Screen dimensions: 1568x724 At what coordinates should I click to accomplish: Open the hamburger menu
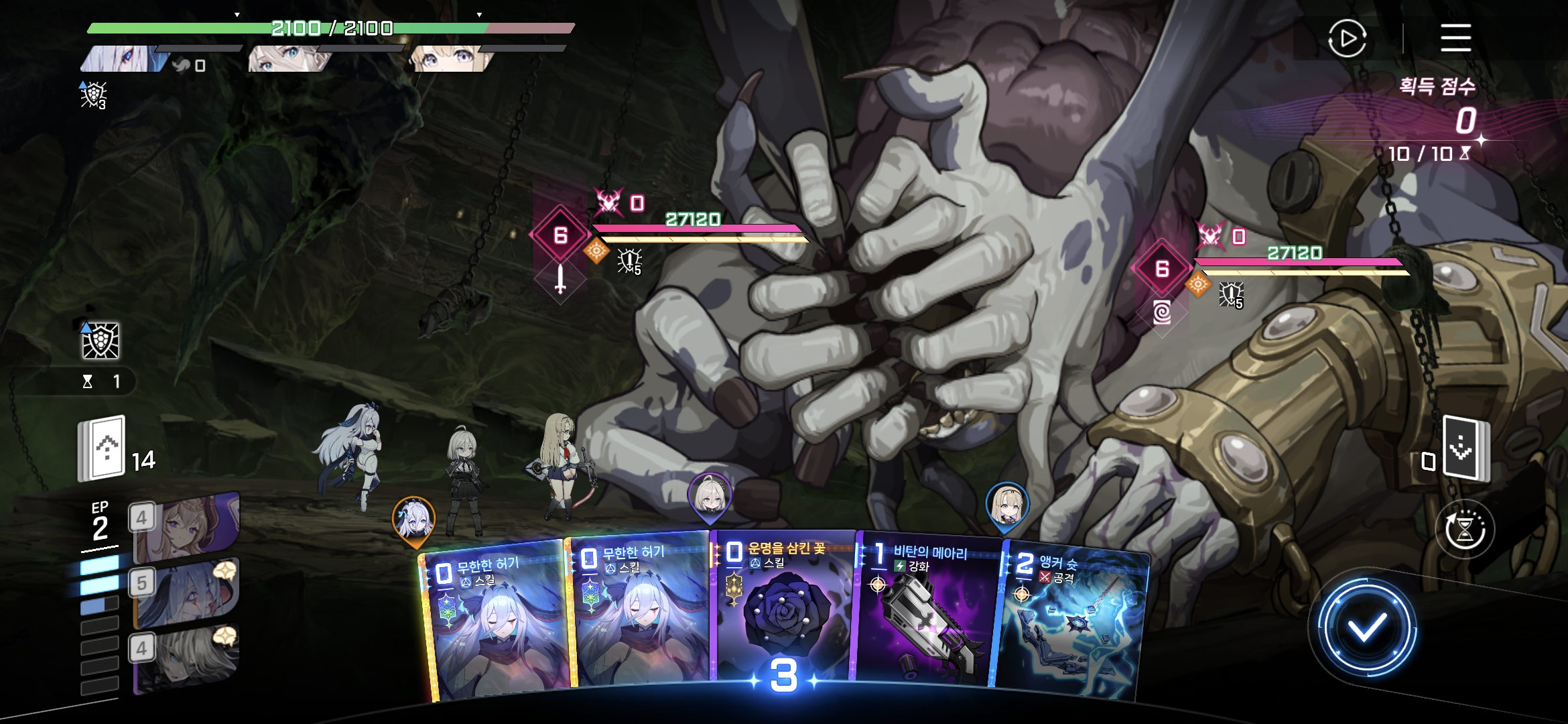[1455, 38]
